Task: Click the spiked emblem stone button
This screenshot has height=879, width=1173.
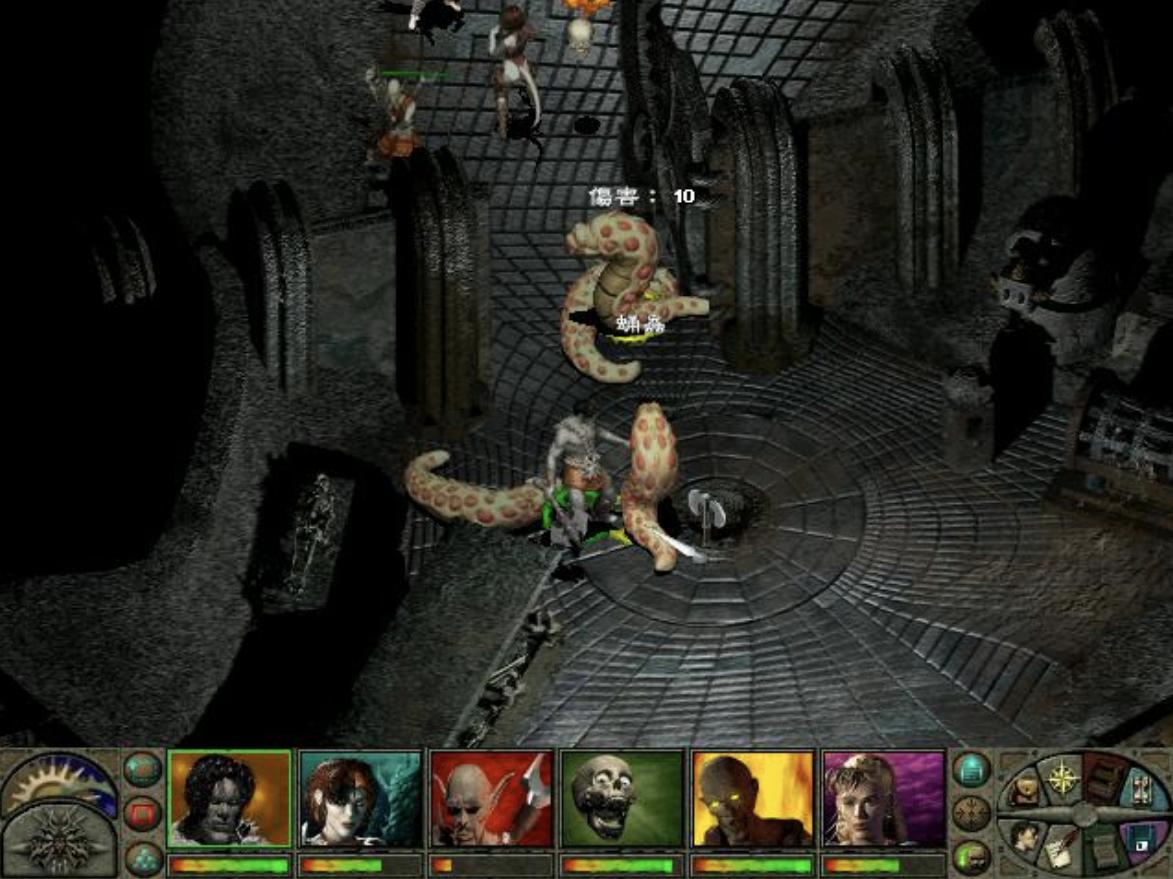Action: tap(58, 841)
